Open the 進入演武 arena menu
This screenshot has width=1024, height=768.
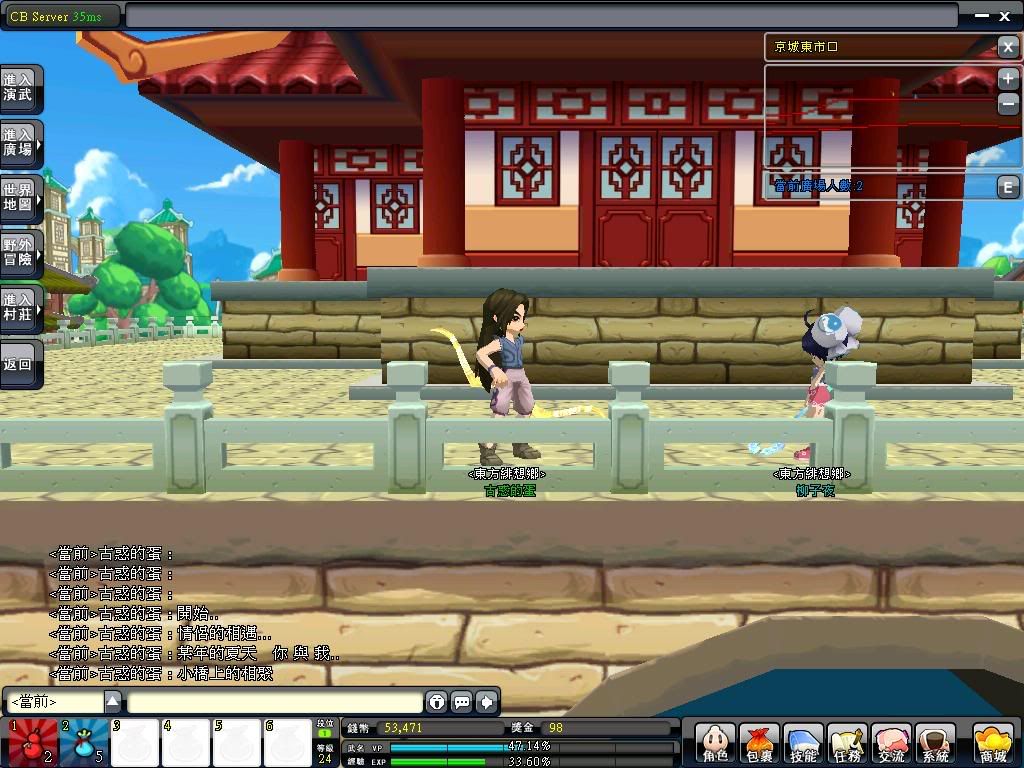20,88
